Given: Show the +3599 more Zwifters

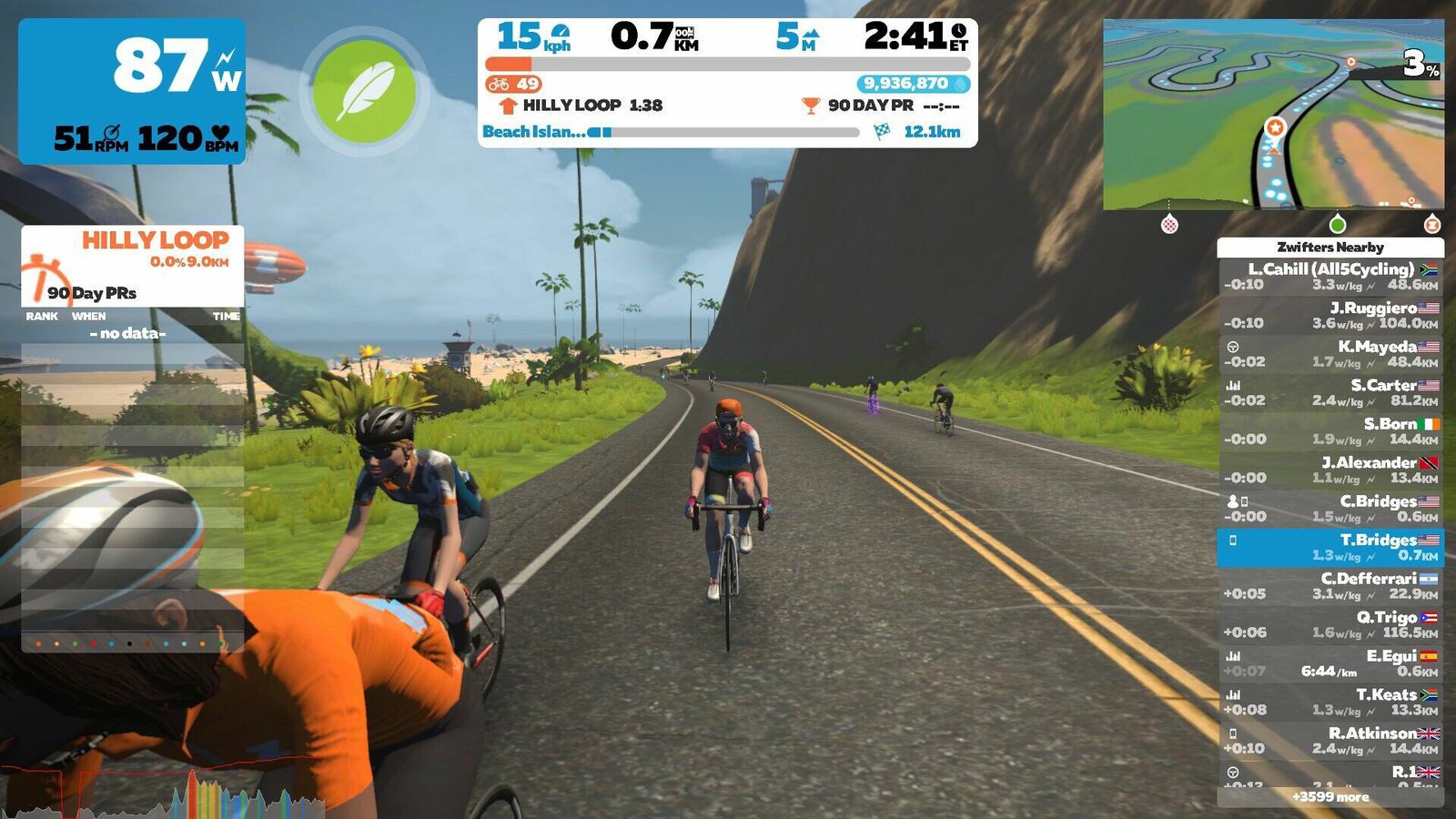Looking at the screenshot, I should pyautogui.click(x=1330, y=797).
